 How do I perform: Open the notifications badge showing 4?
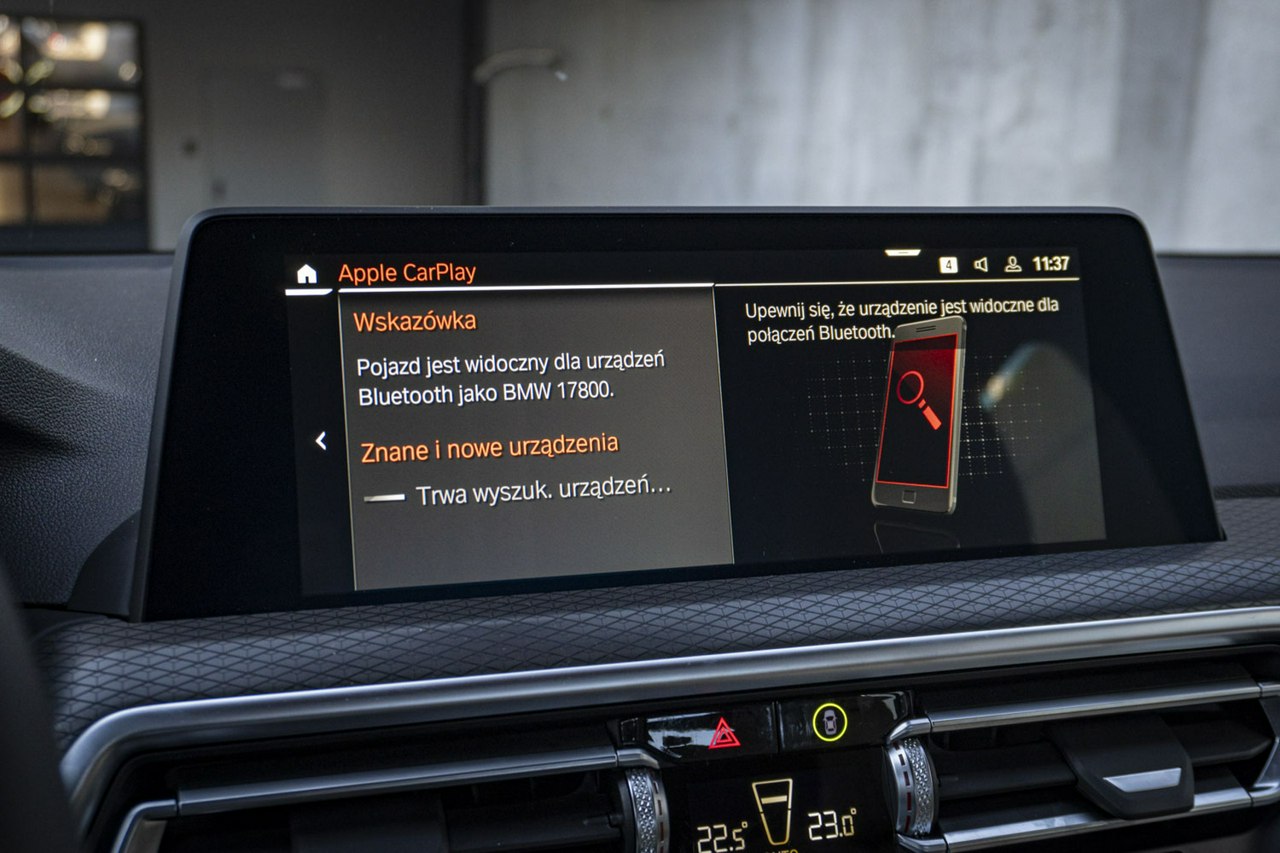click(x=948, y=265)
